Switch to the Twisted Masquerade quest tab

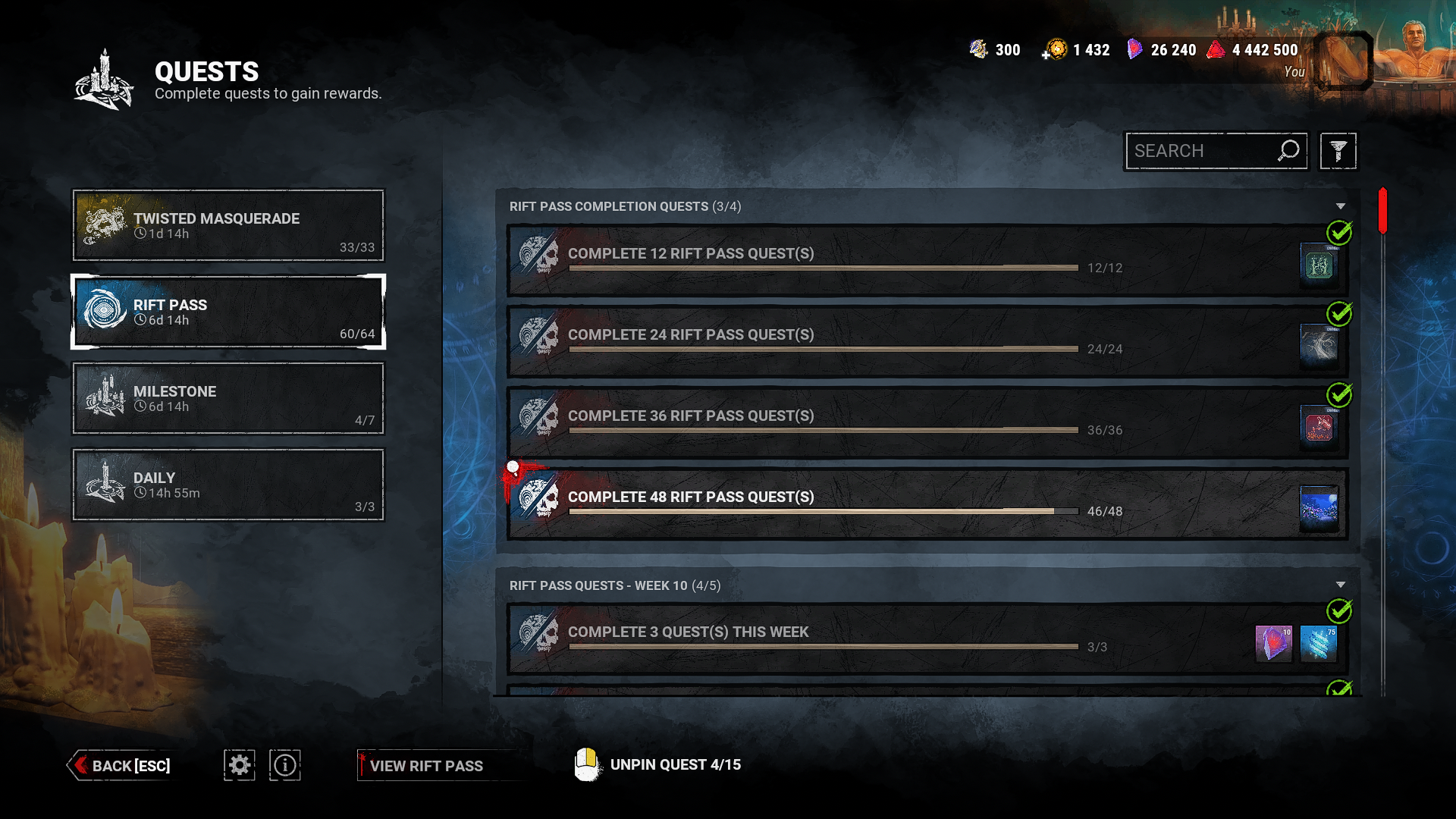click(227, 225)
